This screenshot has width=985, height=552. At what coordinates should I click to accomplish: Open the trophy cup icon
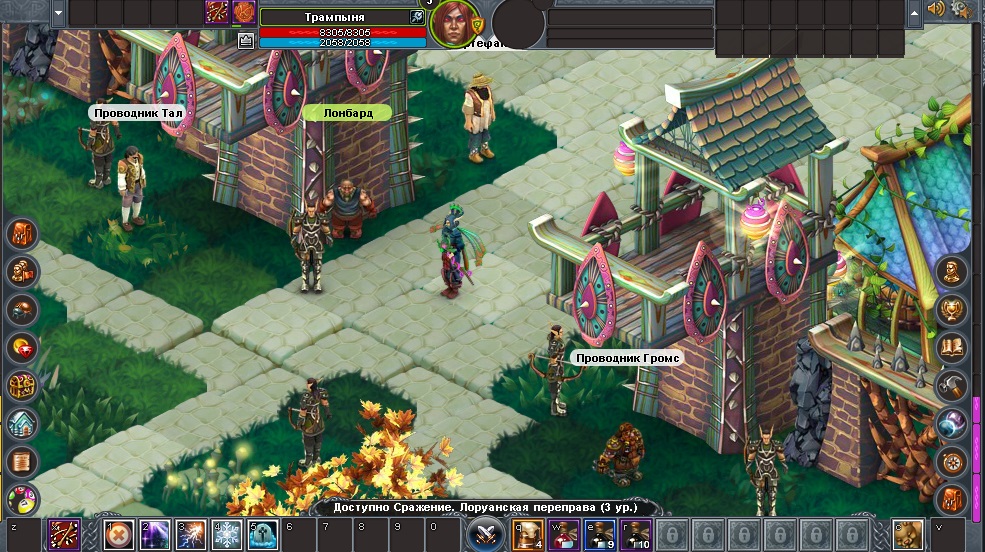pos(951,309)
